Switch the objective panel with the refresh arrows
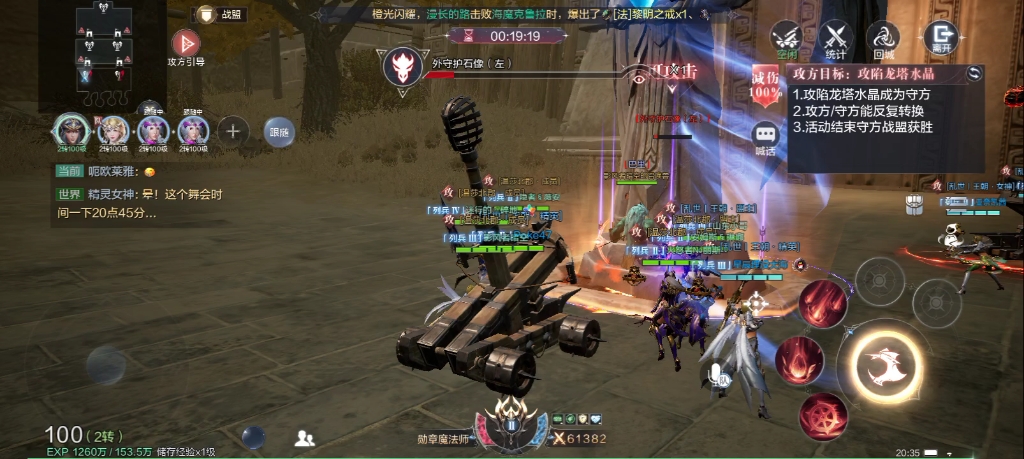Viewport: 1024px width, 459px height. pyautogui.click(x=974, y=73)
